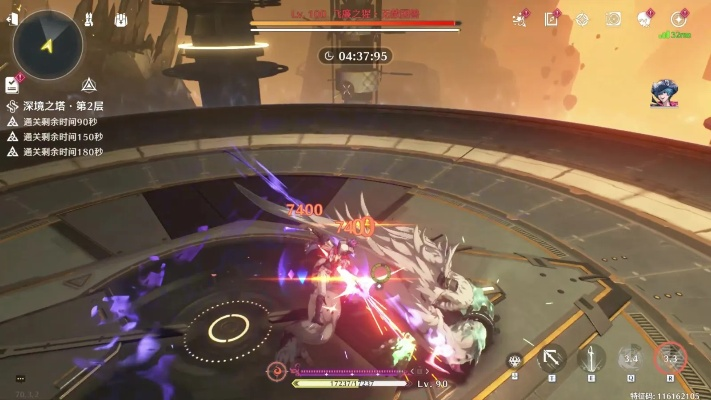Open the square ring icon in the top bar

coord(614,19)
